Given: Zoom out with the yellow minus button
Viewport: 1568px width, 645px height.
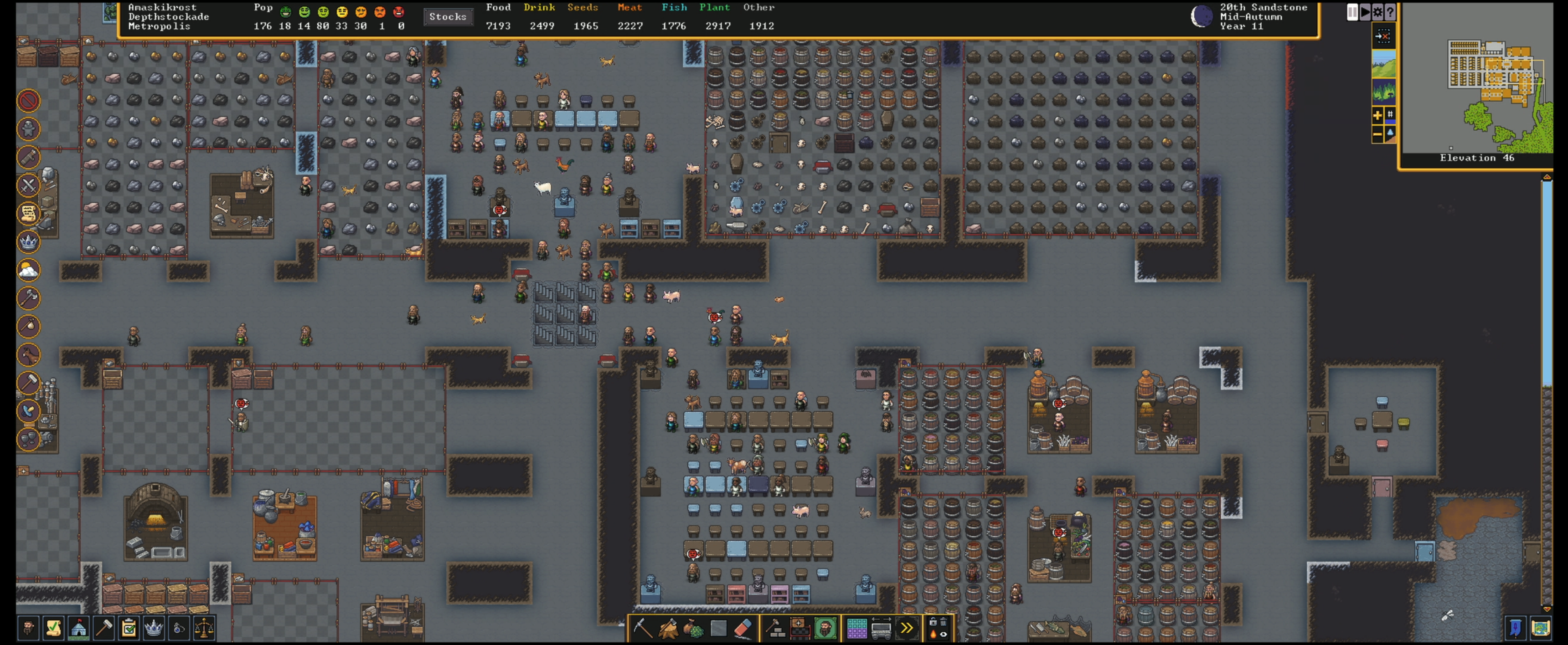Looking at the screenshot, I should [x=1377, y=134].
